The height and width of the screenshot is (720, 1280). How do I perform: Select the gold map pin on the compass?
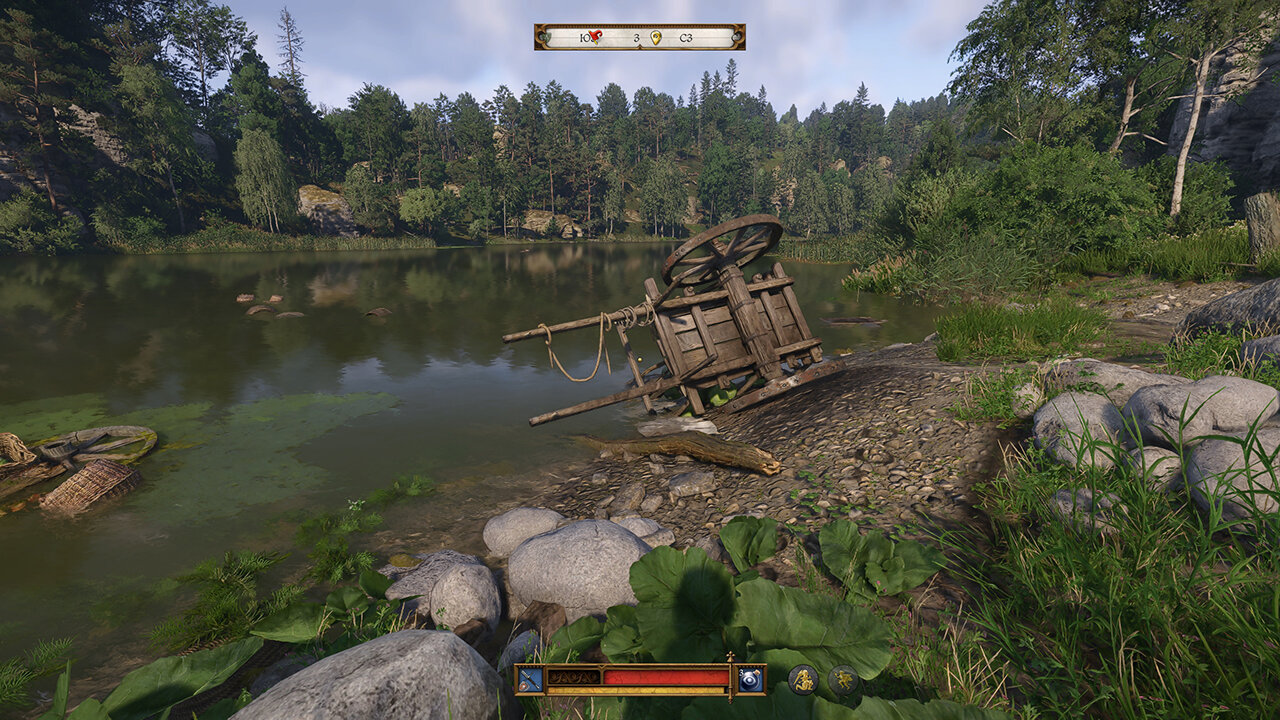coord(656,37)
